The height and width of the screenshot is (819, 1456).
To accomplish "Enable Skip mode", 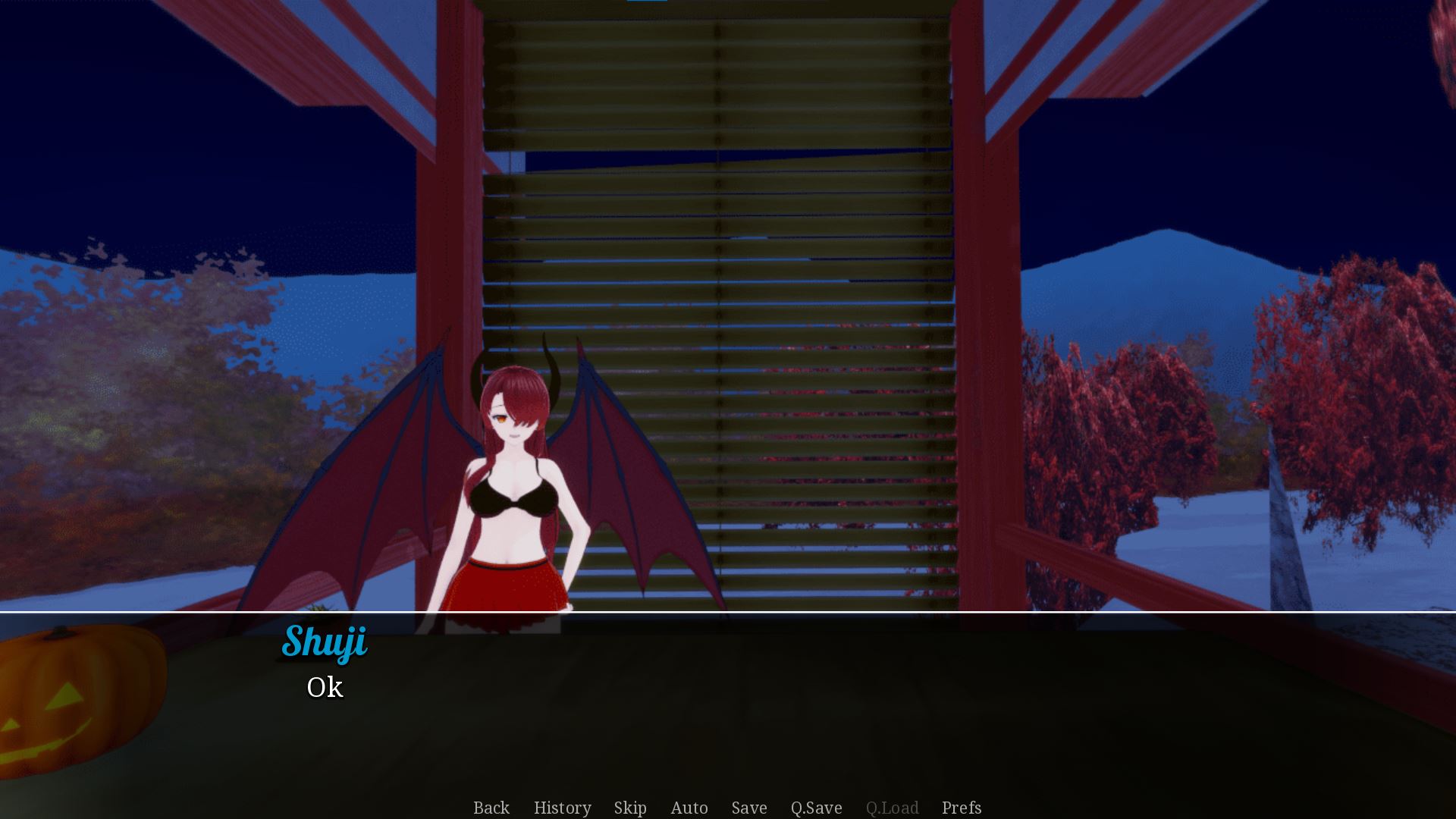I will point(630,808).
